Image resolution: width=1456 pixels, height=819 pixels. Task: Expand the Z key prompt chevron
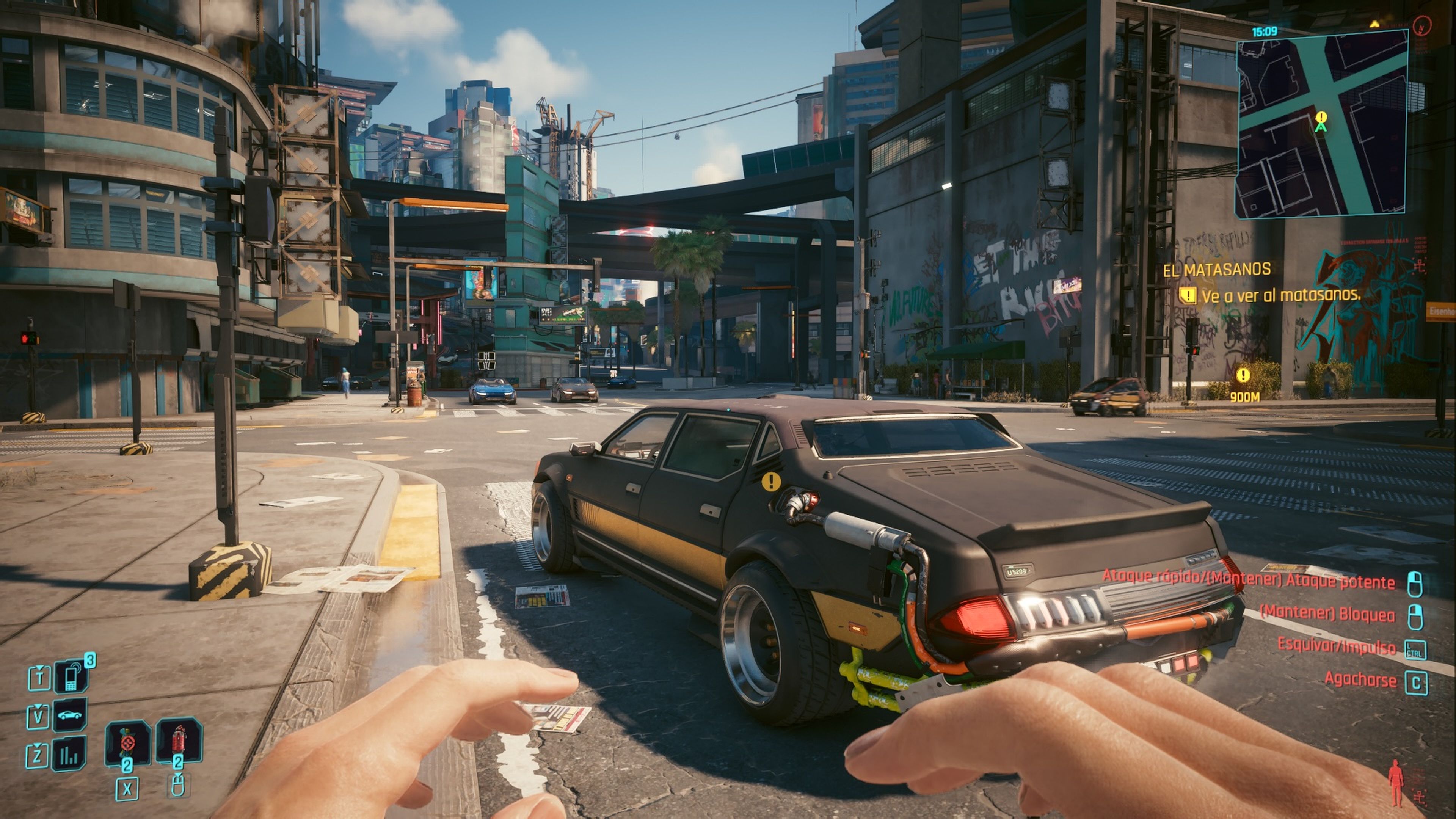point(37,745)
